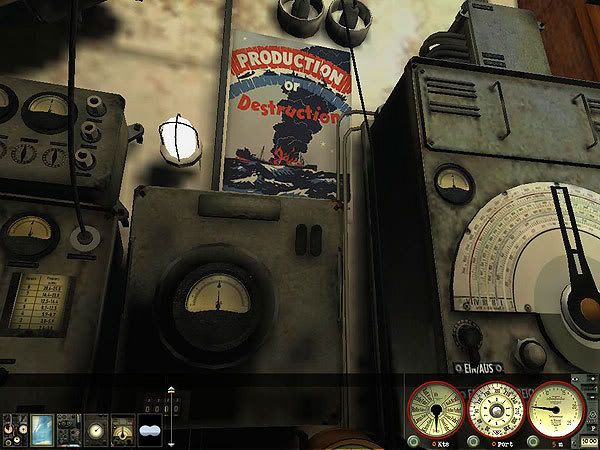The image size is (600, 450).
Task: Switch to the binoculars view
Action: pos(150,429)
